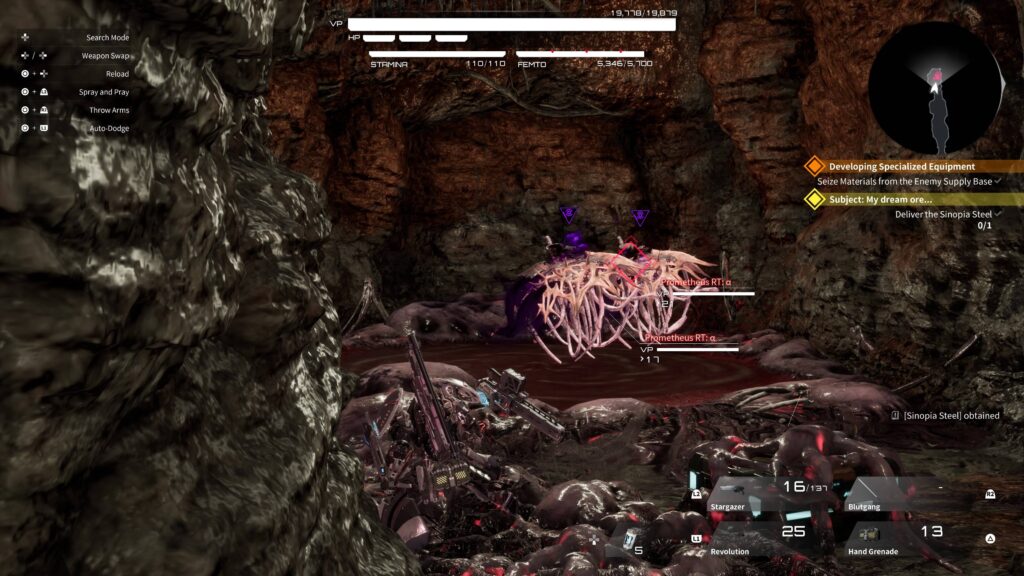Select the Developing Specialized Equipment quest
The image size is (1024, 576).
tap(901, 167)
